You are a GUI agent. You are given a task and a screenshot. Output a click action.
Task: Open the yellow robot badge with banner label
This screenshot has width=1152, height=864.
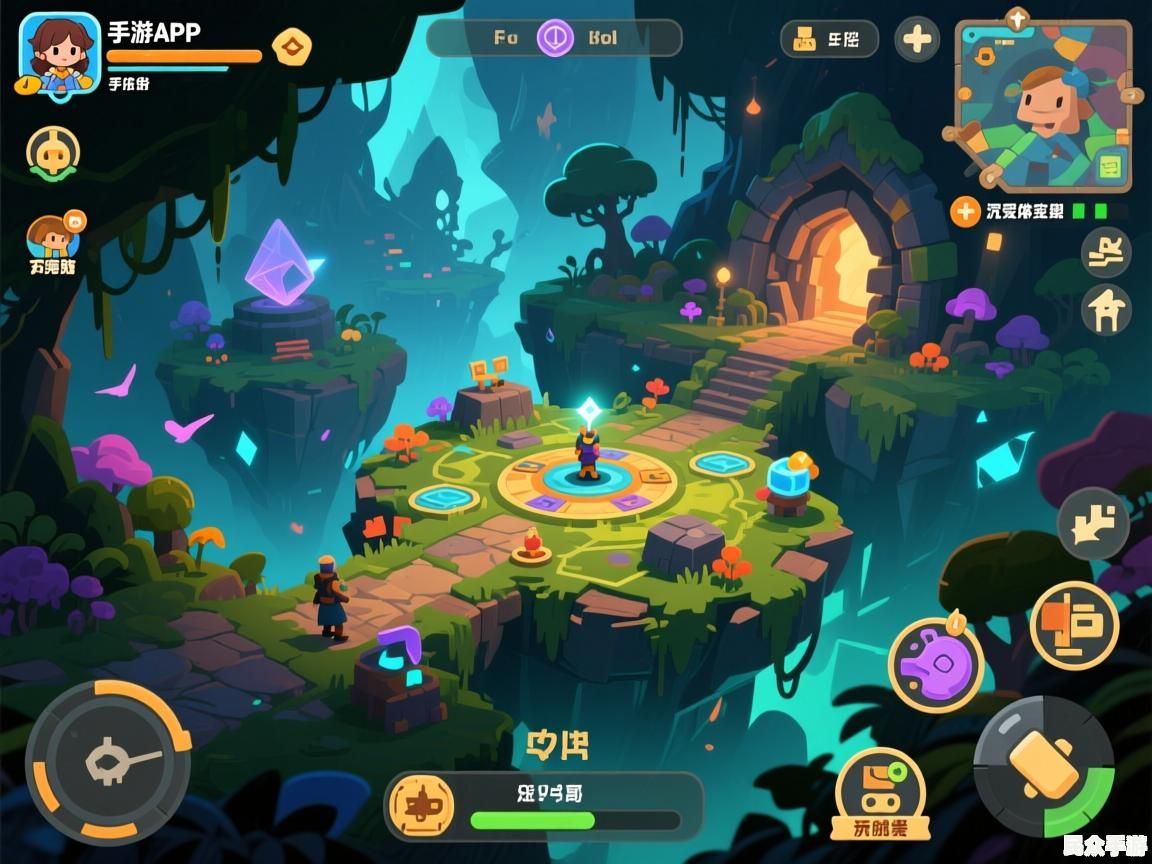coord(880,793)
